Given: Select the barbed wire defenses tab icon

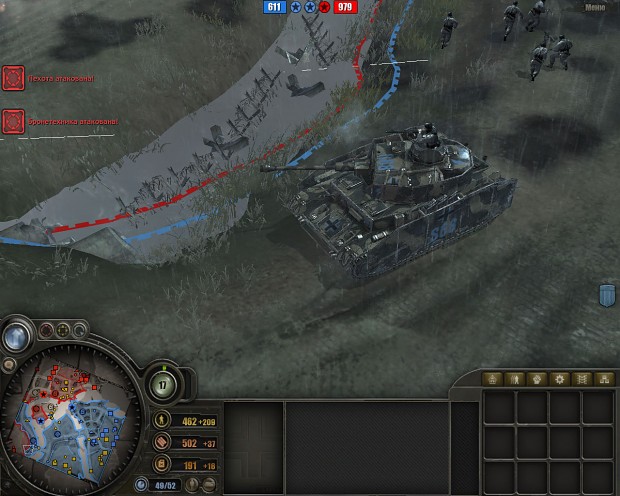Looking at the screenshot, I should coord(583,380).
